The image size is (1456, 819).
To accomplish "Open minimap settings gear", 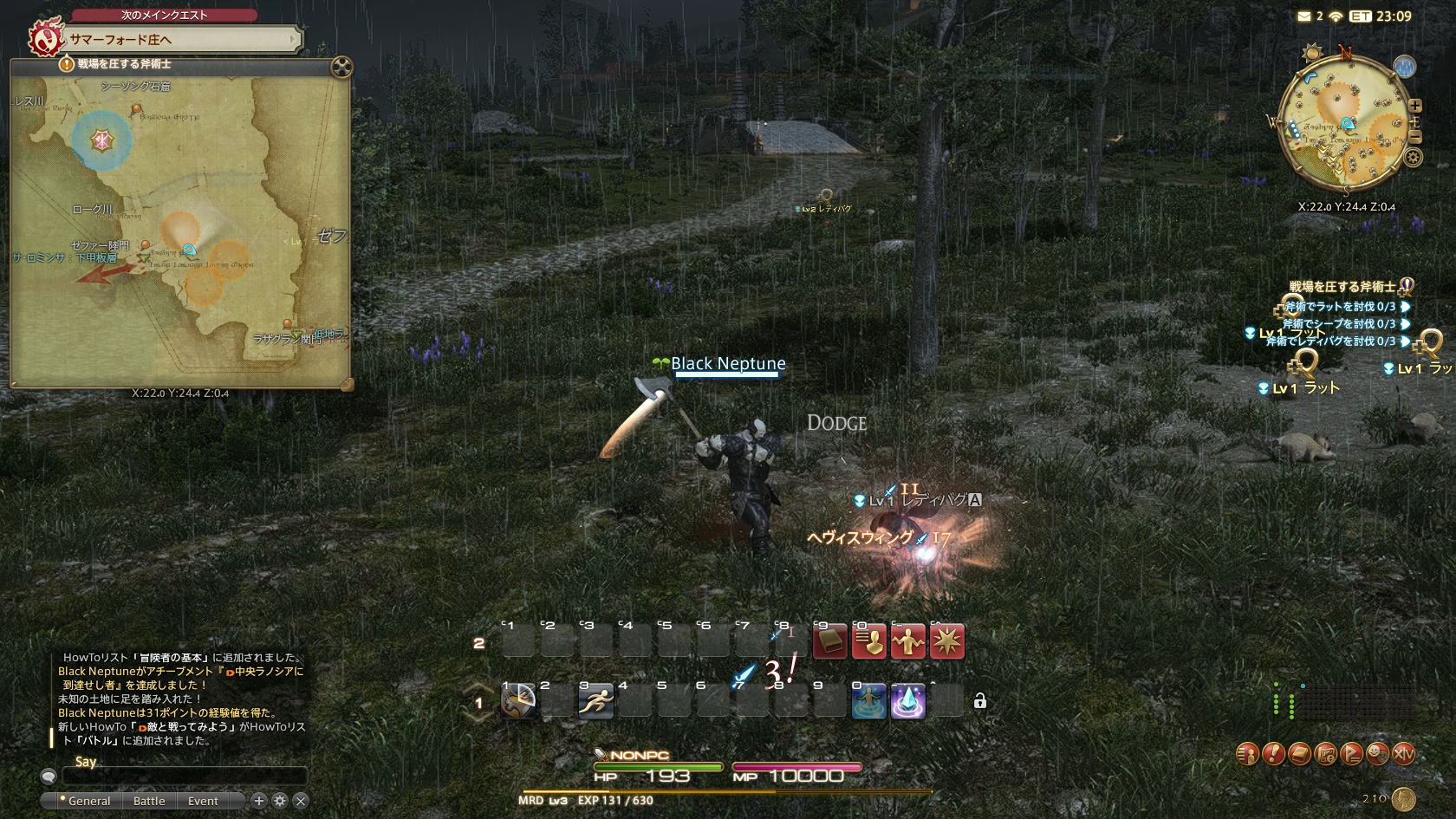I will point(1414,157).
